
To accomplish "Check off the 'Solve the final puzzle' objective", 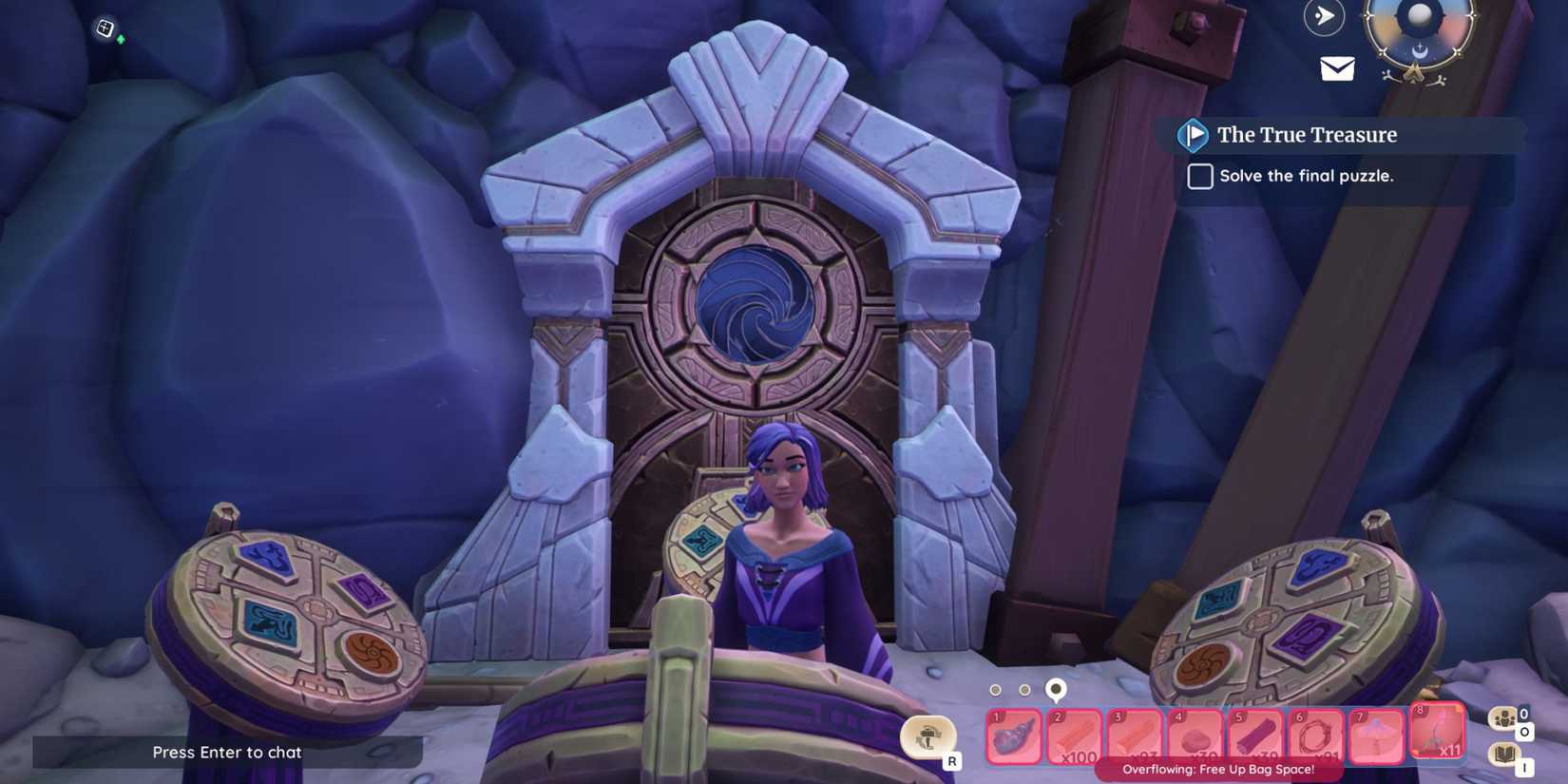I will pyautogui.click(x=1199, y=176).
